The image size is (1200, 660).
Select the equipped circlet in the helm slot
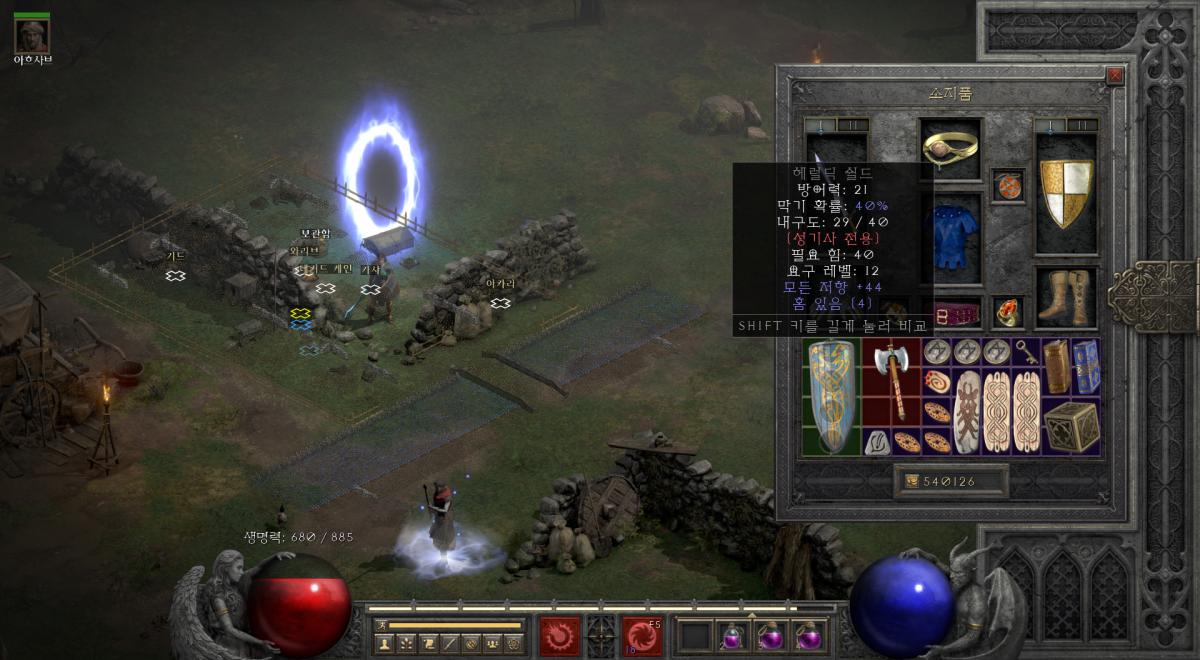click(950, 148)
